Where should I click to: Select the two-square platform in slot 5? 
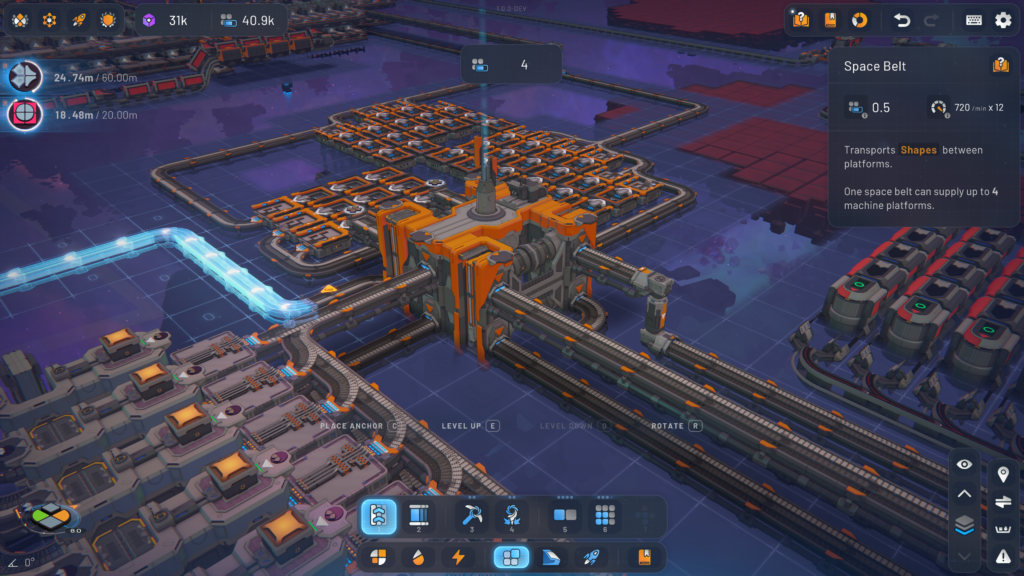pos(565,516)
